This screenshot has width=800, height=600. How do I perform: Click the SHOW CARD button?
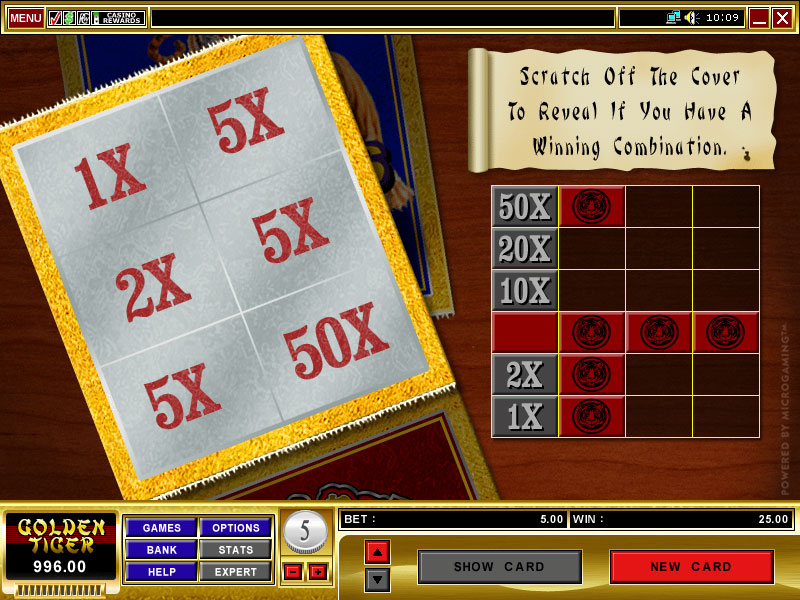[x=499, y=567]
